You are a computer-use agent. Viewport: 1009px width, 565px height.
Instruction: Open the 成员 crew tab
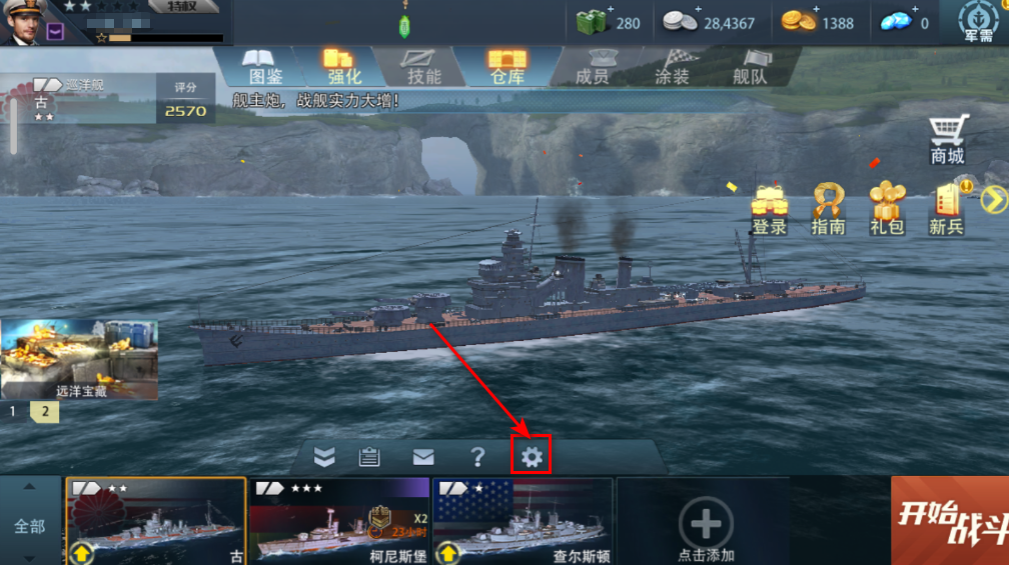(x=592, y=66)
